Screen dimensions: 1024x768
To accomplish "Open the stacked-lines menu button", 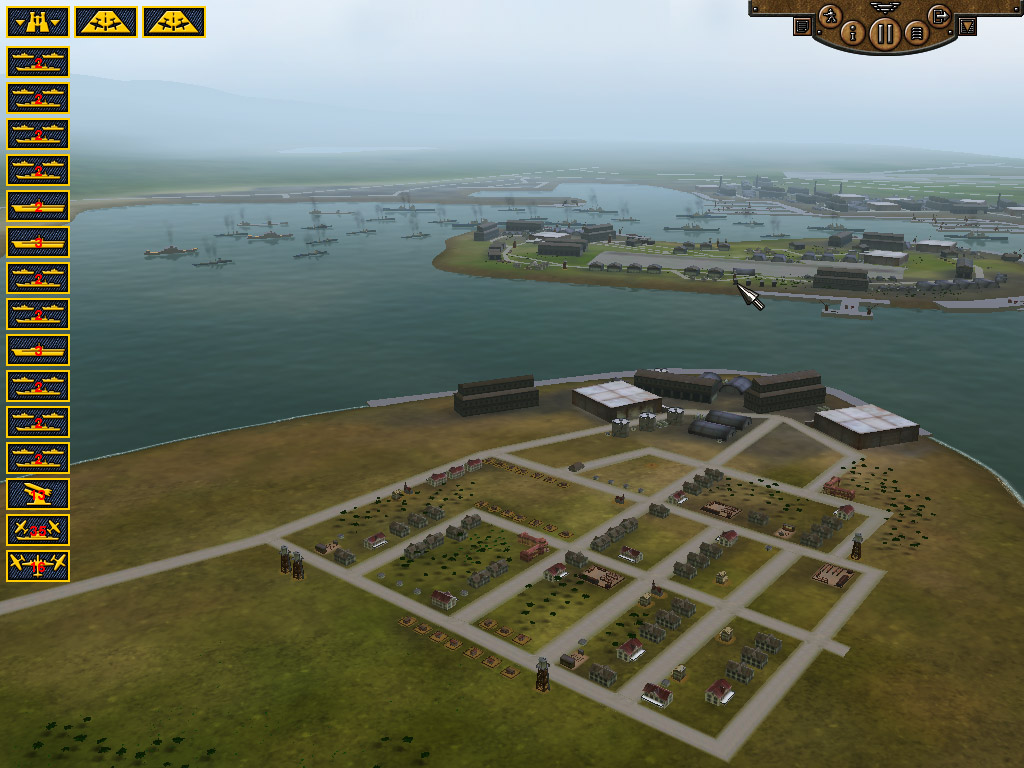I will [914, 33].
